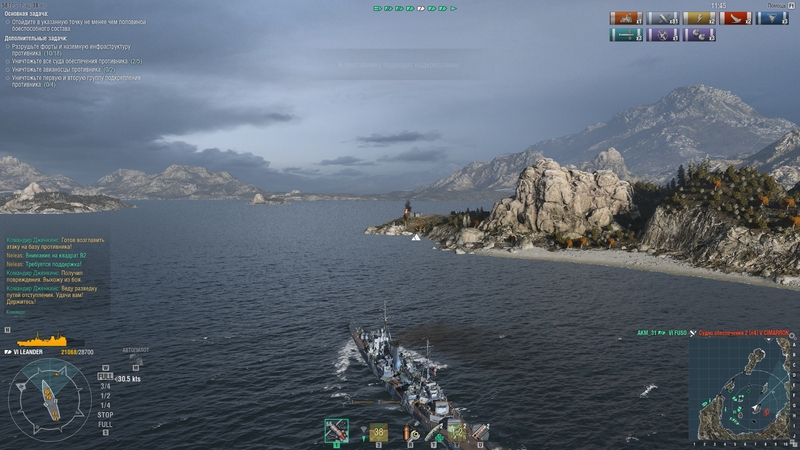This screenshot has height=450, width=800.
Task: Activate the green radar-style consumable
Action: pos(456,432)
